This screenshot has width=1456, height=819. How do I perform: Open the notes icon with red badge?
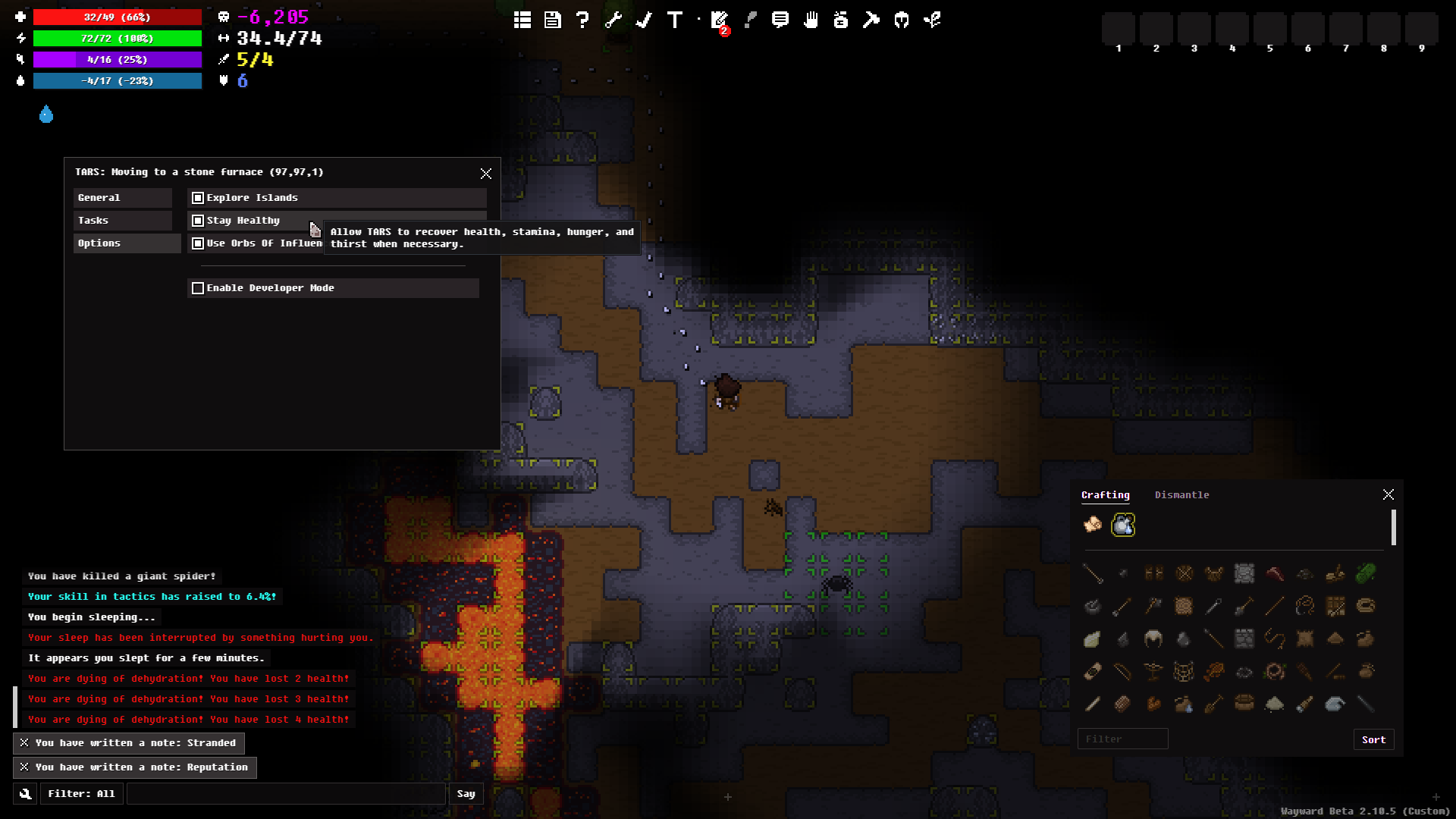(720, 20)
